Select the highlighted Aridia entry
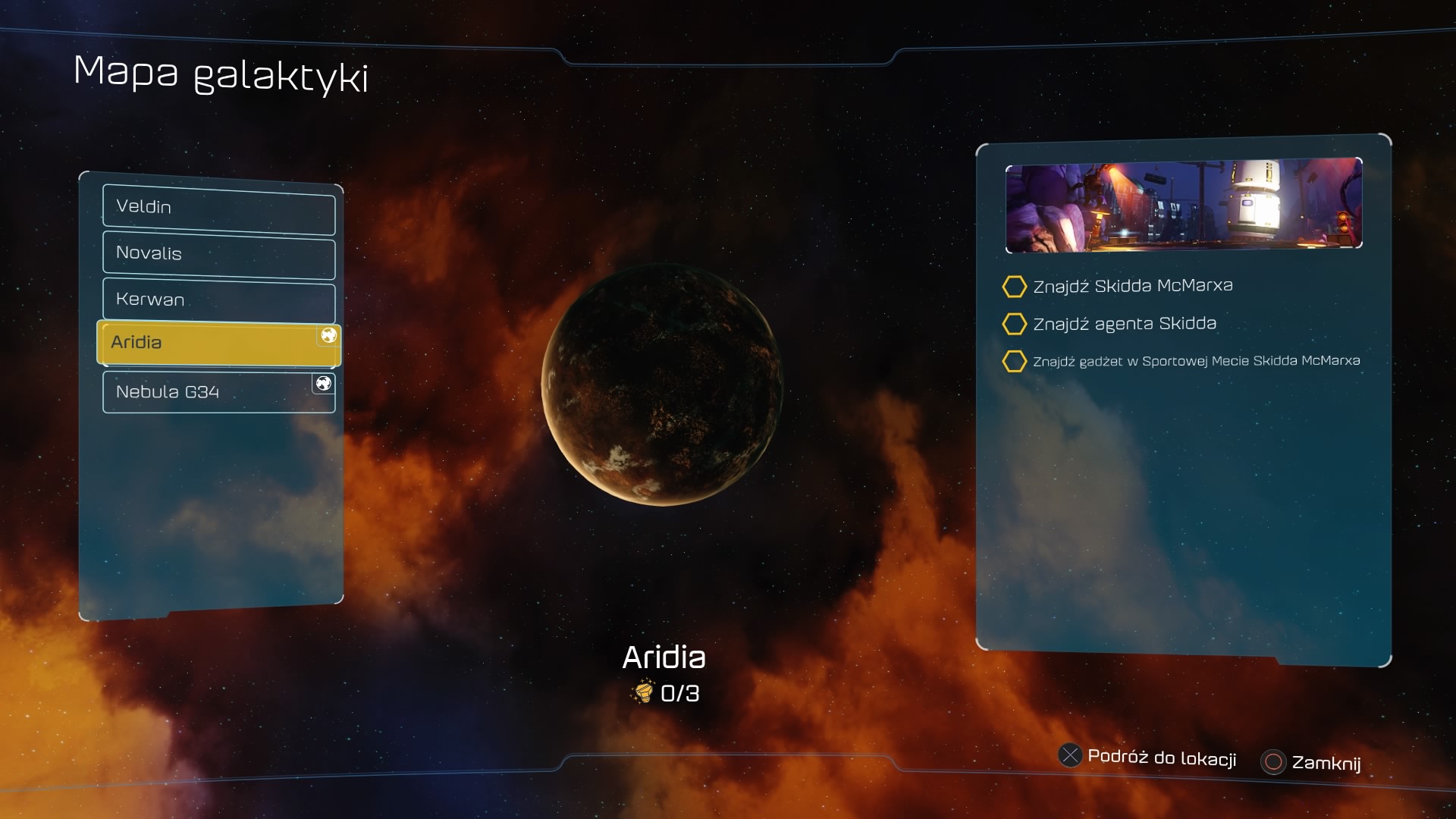This screenshot has width=1456, height=819. tap(218, 343)
